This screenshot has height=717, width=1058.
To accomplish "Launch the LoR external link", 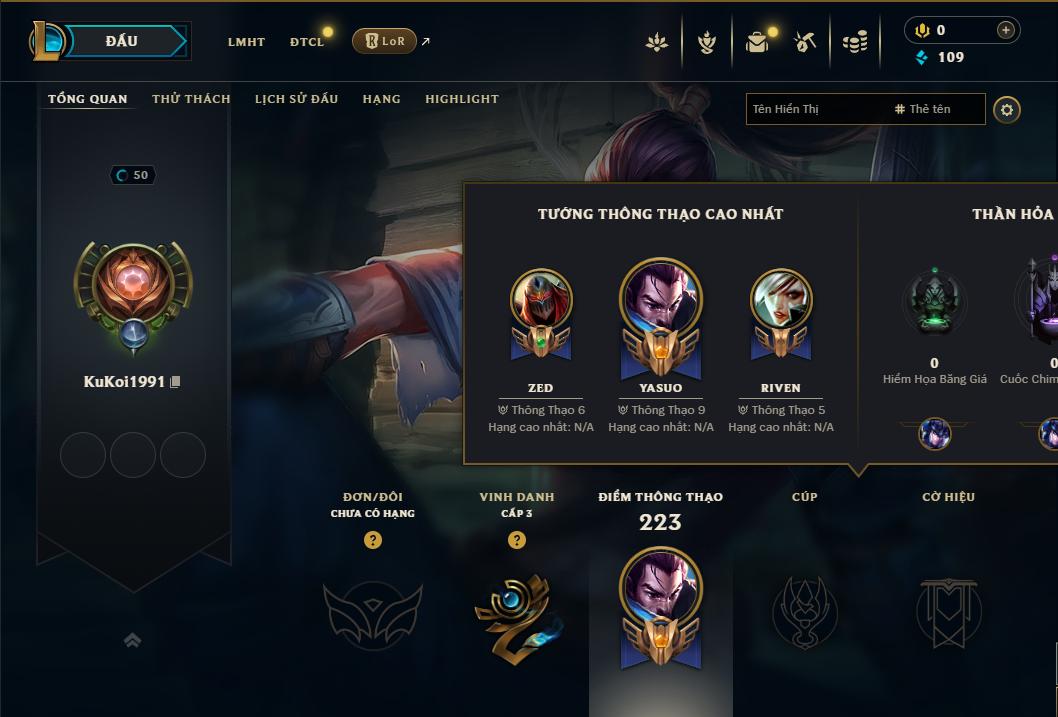I will [385, 41].
